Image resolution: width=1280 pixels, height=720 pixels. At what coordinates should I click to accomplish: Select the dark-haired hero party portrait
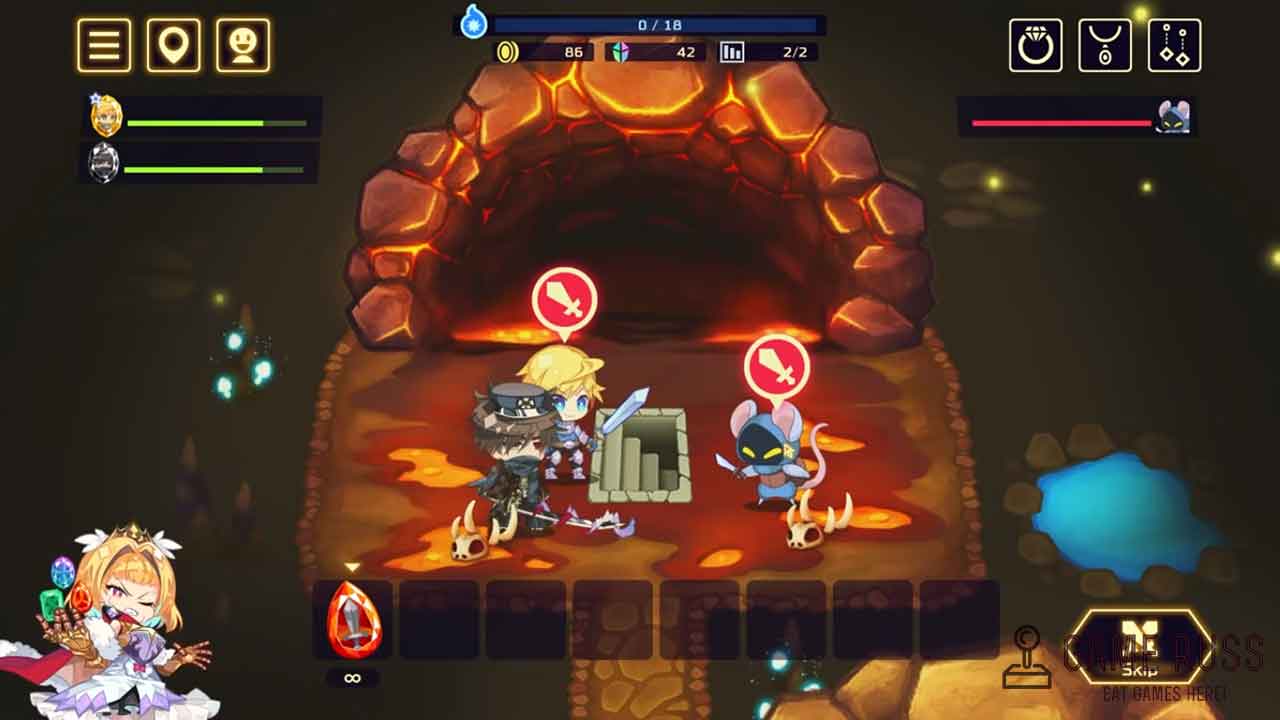(x=104, y=162)
